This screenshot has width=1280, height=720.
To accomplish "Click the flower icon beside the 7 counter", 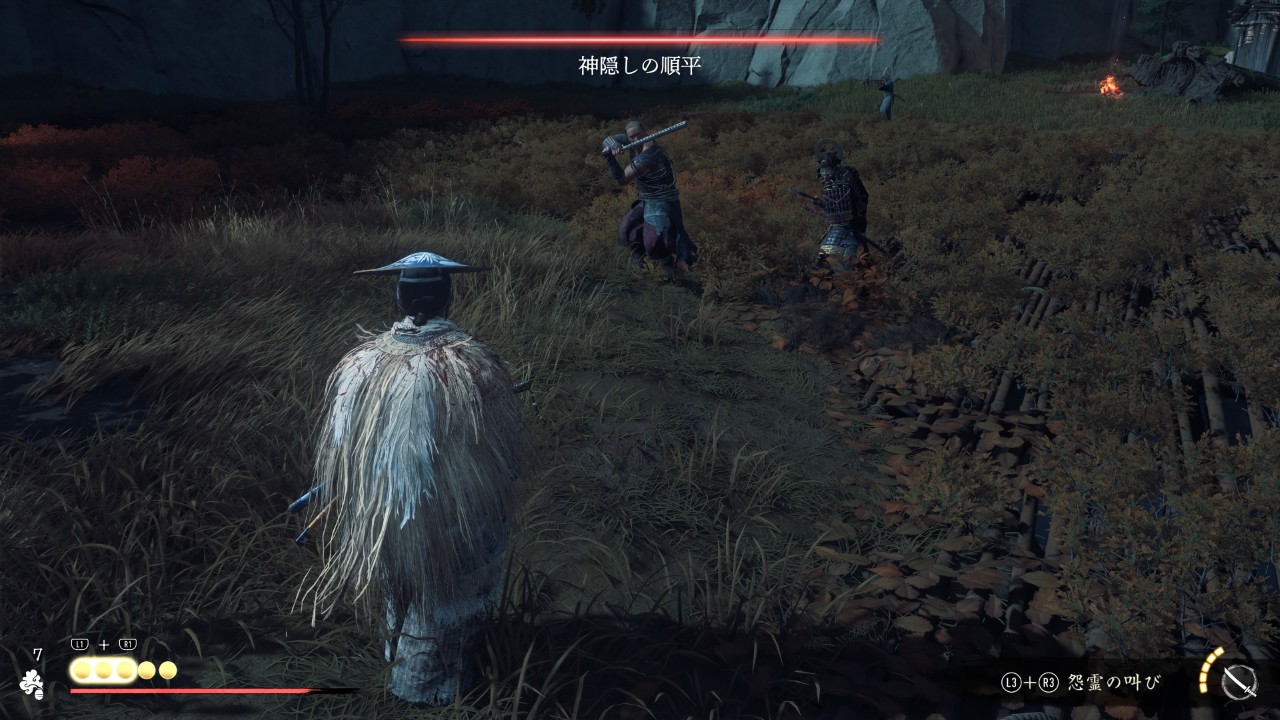I will [31, 683].
